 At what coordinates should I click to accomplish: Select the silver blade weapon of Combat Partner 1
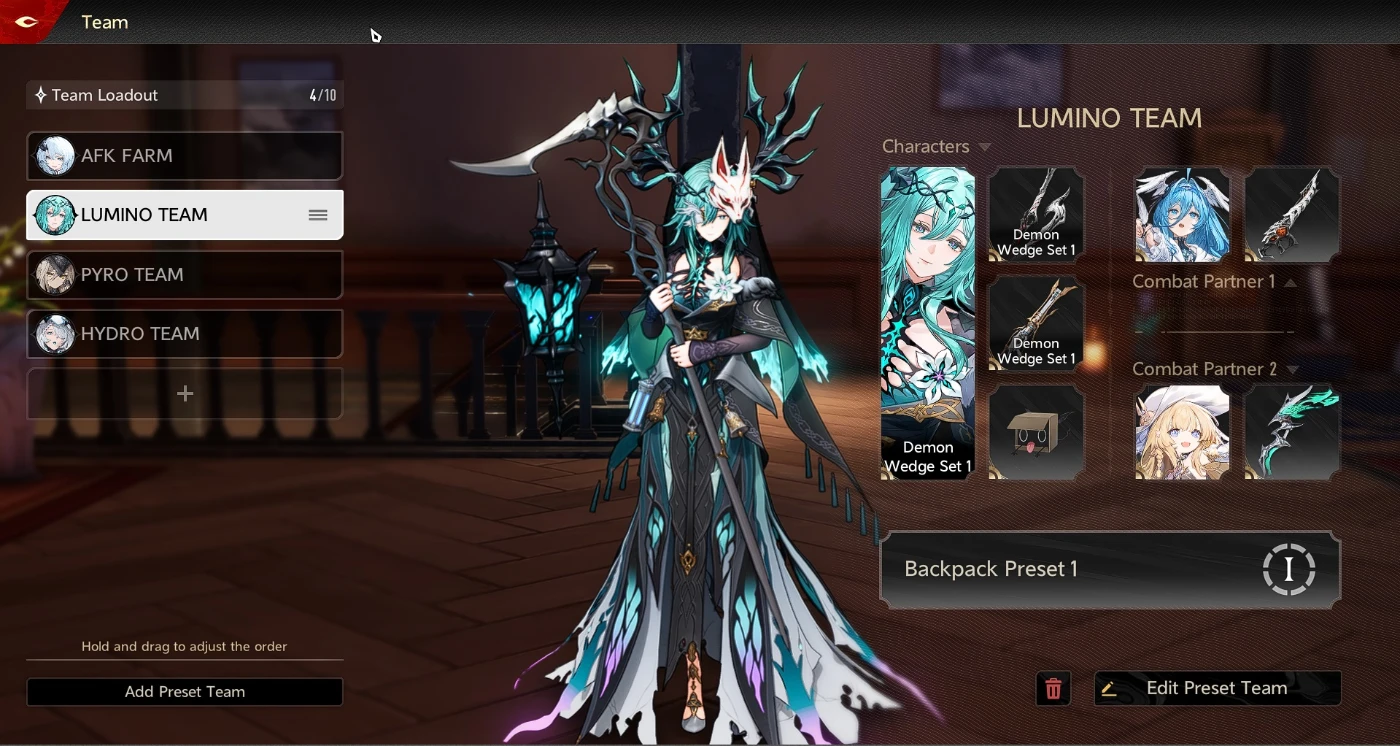tap(1292, 215)
